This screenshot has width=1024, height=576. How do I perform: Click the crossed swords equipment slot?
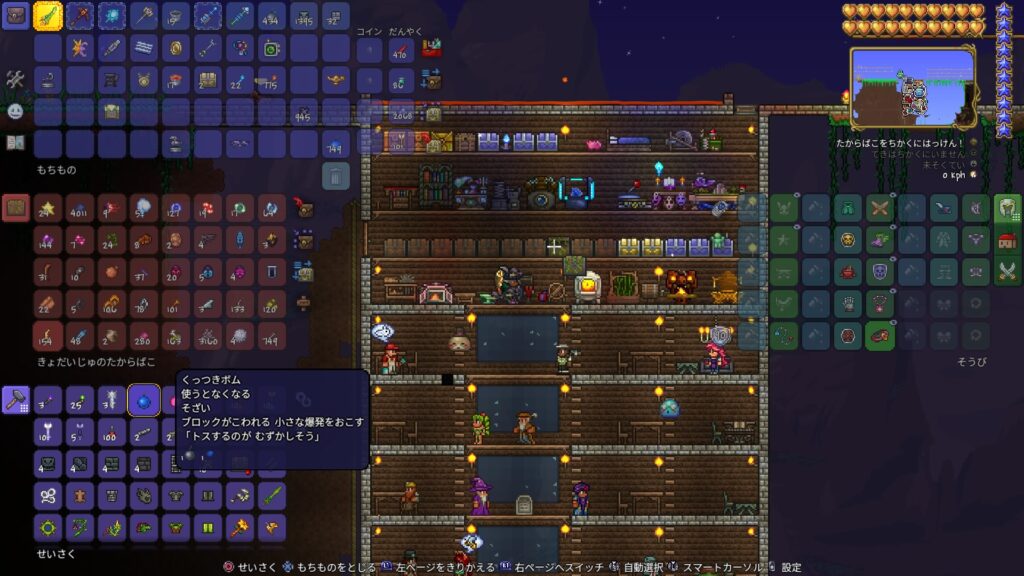pyautogui.click(x=879, y=208)
